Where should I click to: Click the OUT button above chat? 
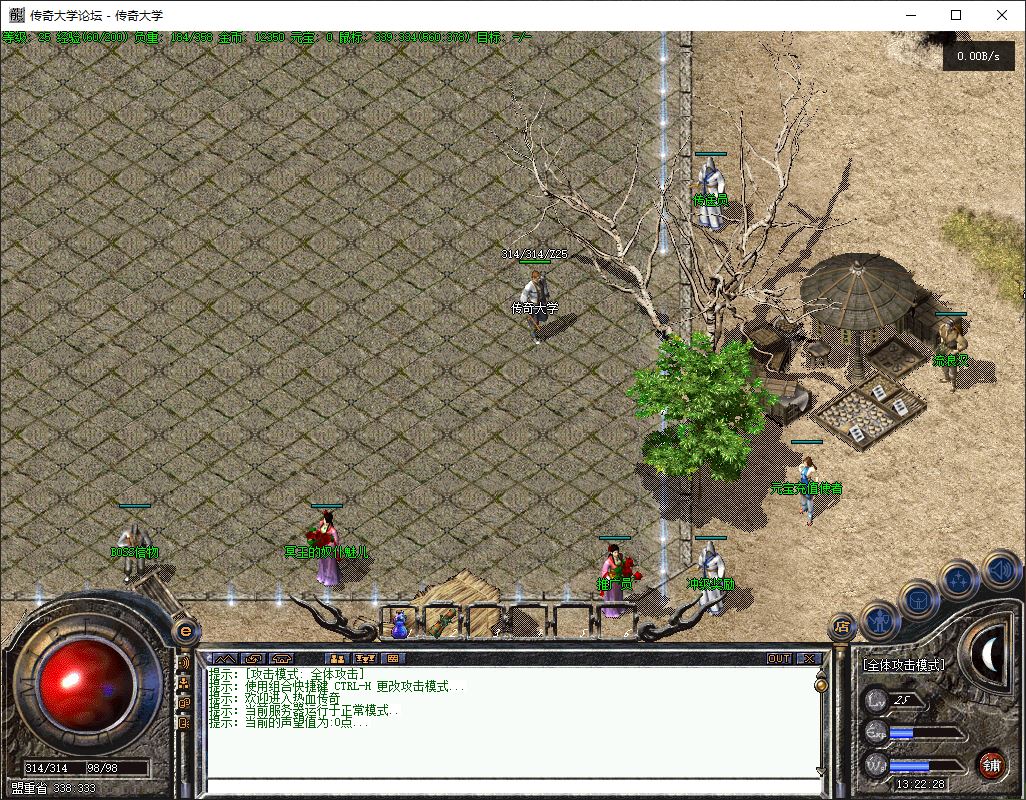coord(779,658)
